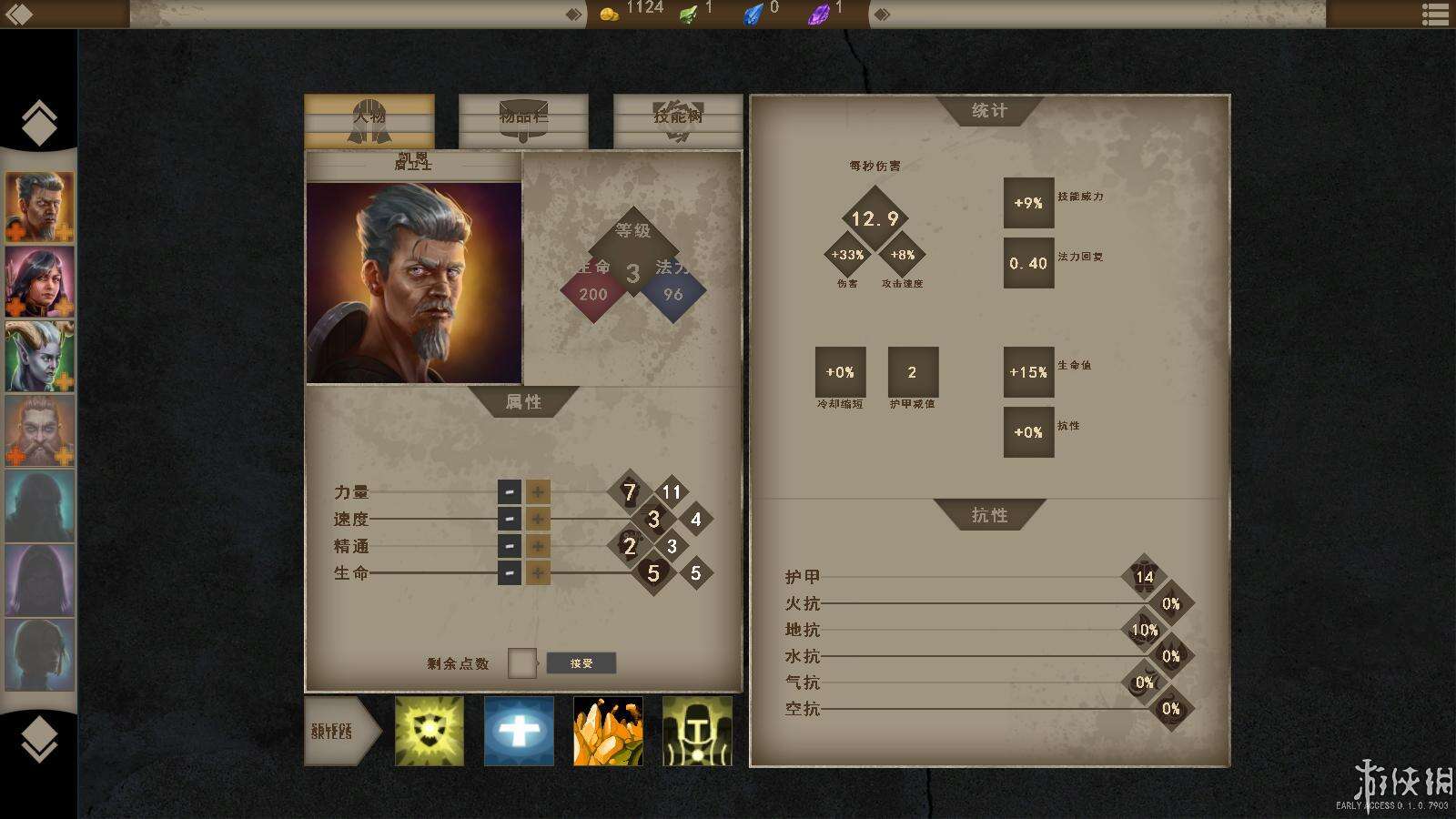
Task: Click the 接受 accept button
Action: pos(581,663)
